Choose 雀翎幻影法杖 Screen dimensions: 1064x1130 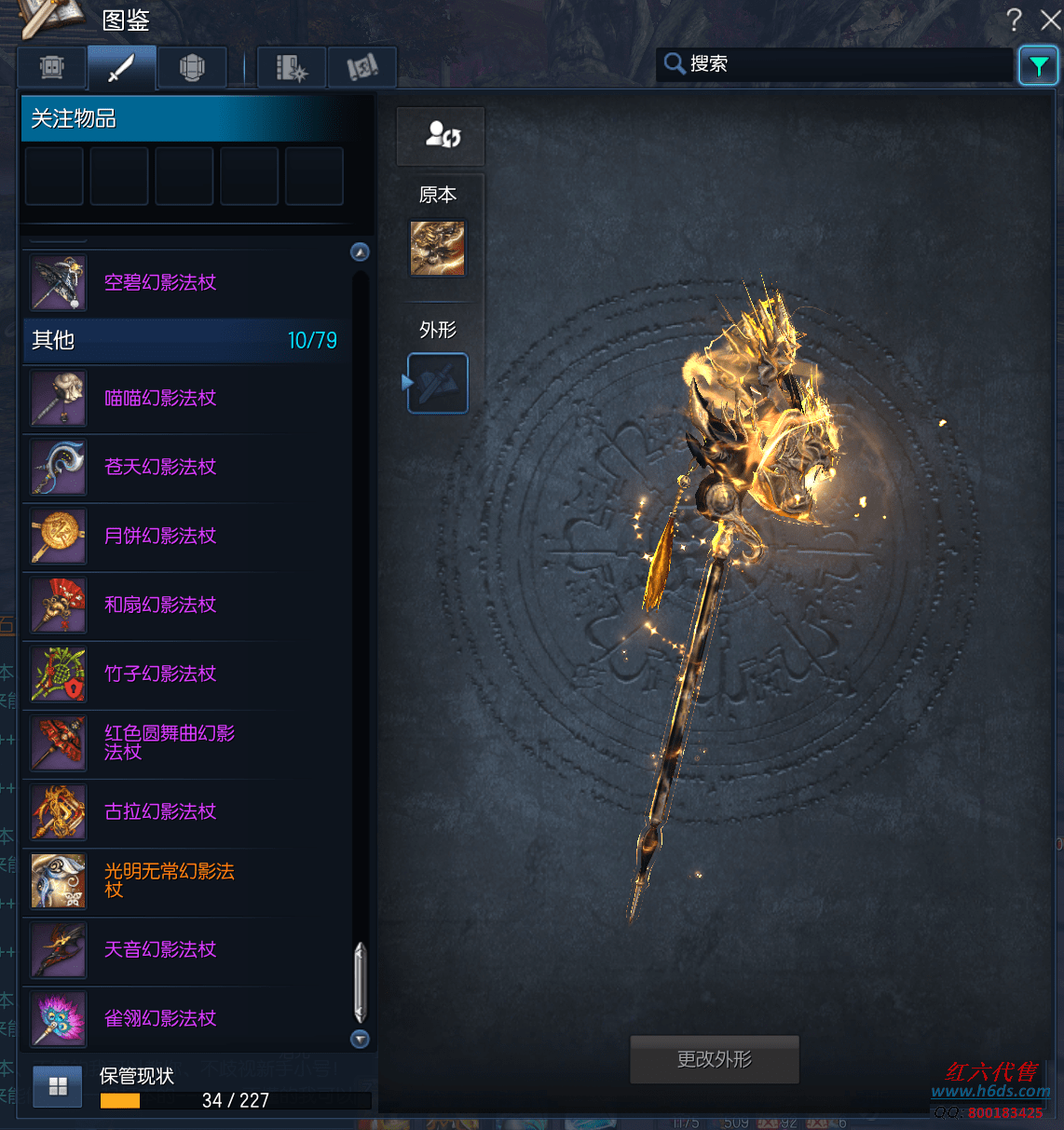point(160,1019)
